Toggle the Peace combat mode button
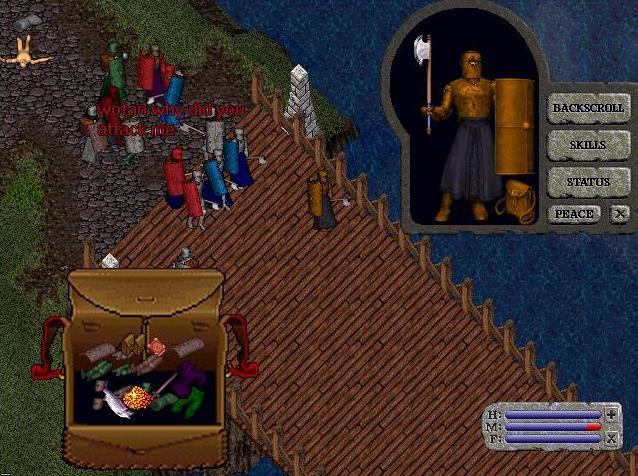638x476 pixels. (x=574, y=214)
